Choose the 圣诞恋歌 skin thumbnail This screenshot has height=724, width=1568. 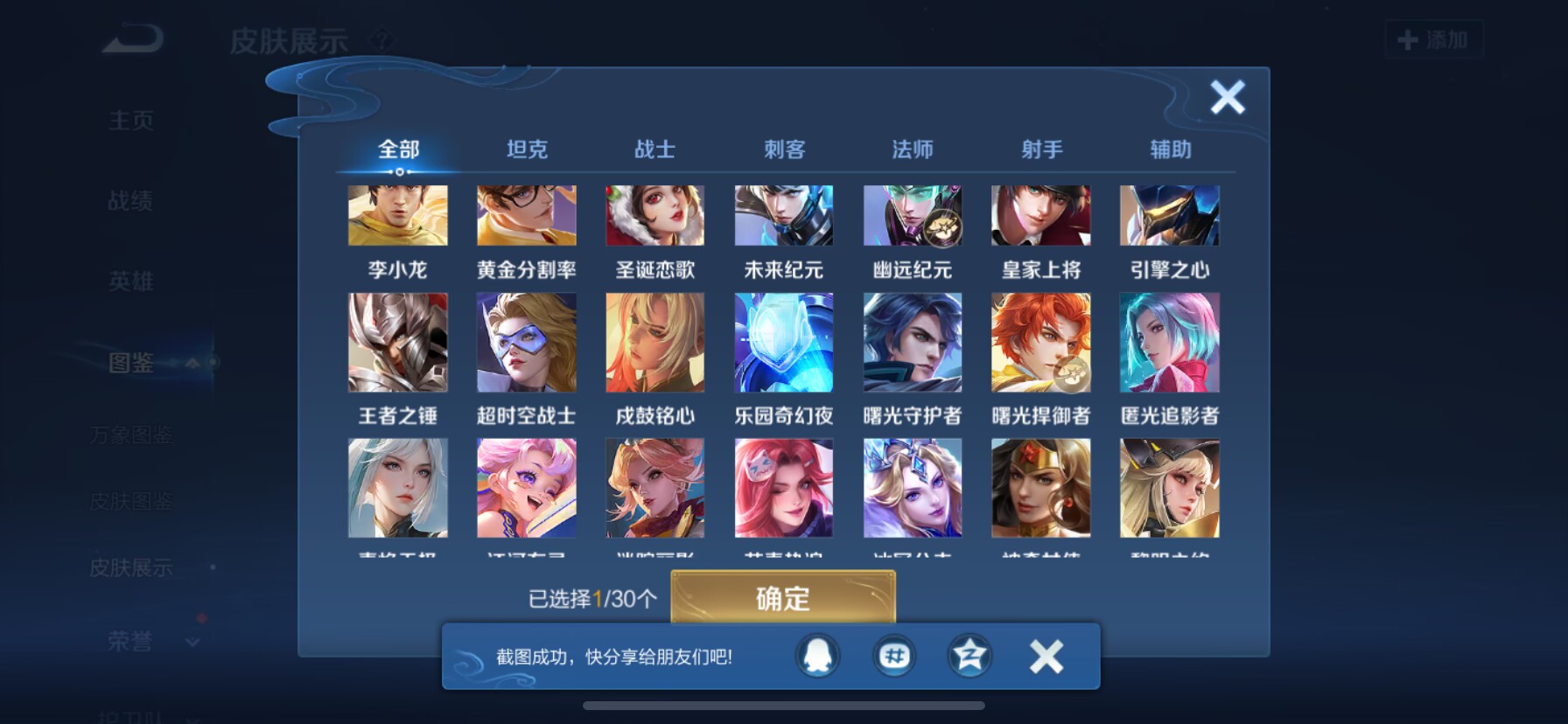655,215
